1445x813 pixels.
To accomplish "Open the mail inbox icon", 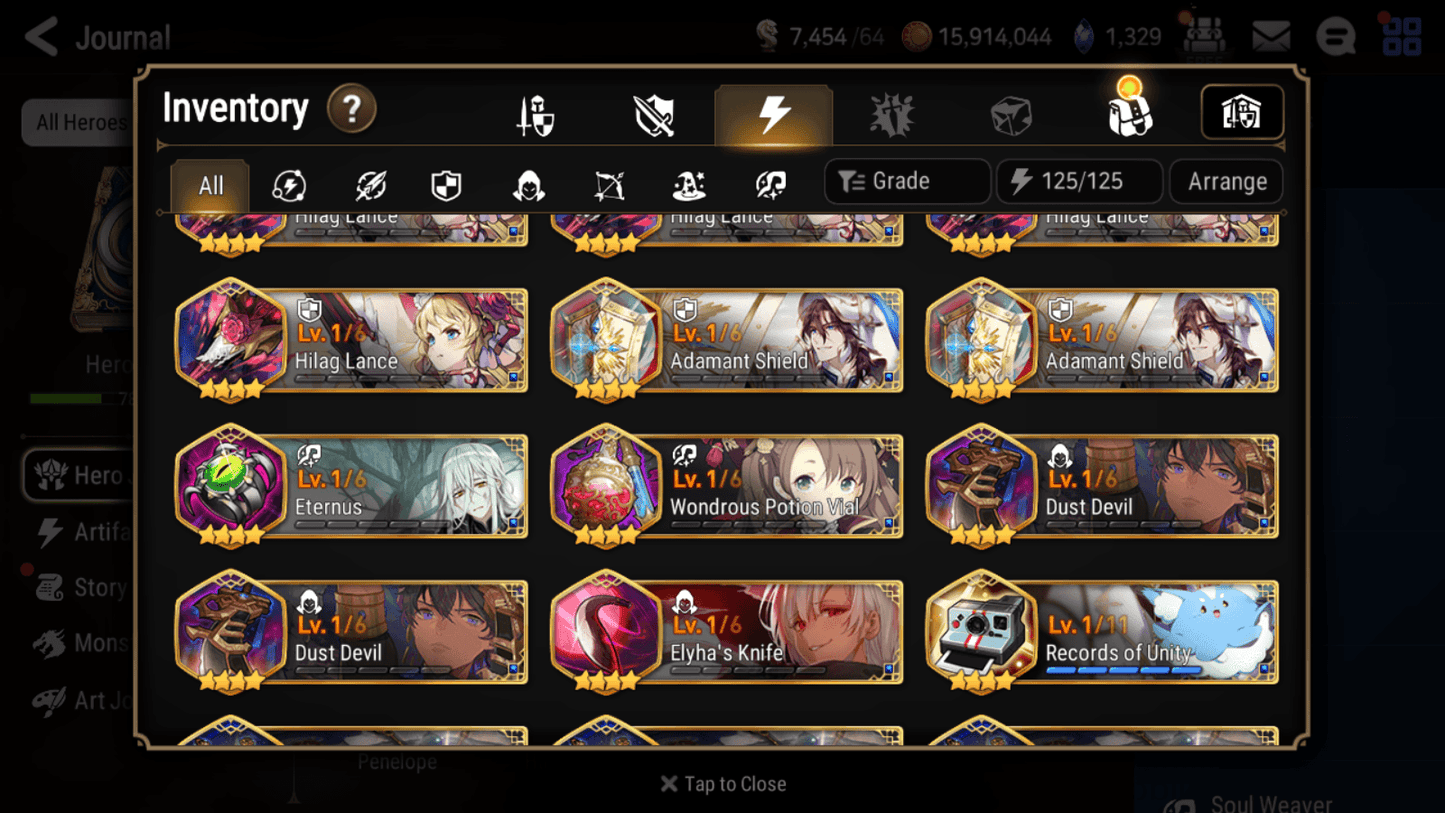I will [1270, 35].
